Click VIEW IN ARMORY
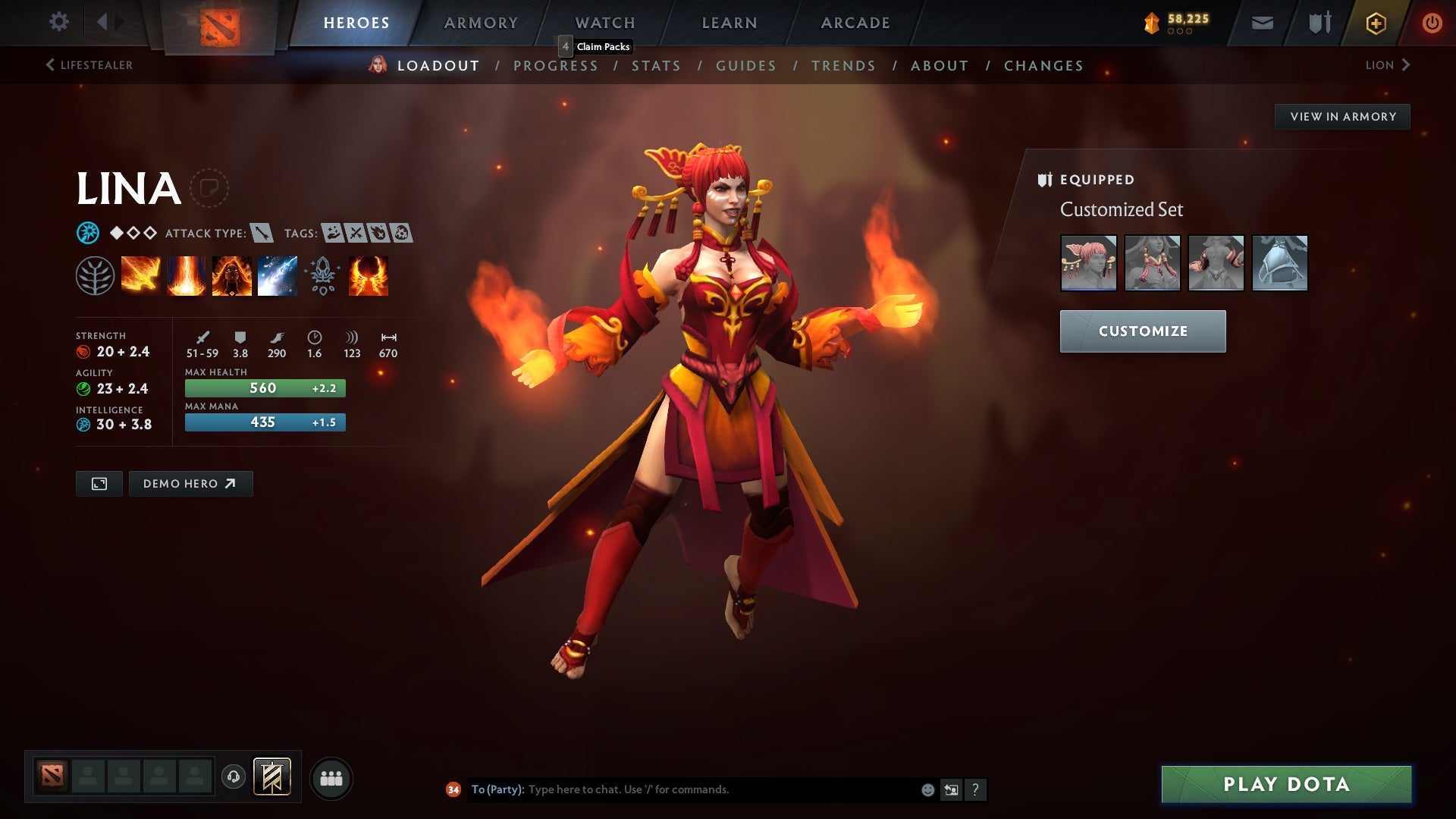Image resolution: width=1456 pixels, height=819 pixels. (x=1342, y=116)
